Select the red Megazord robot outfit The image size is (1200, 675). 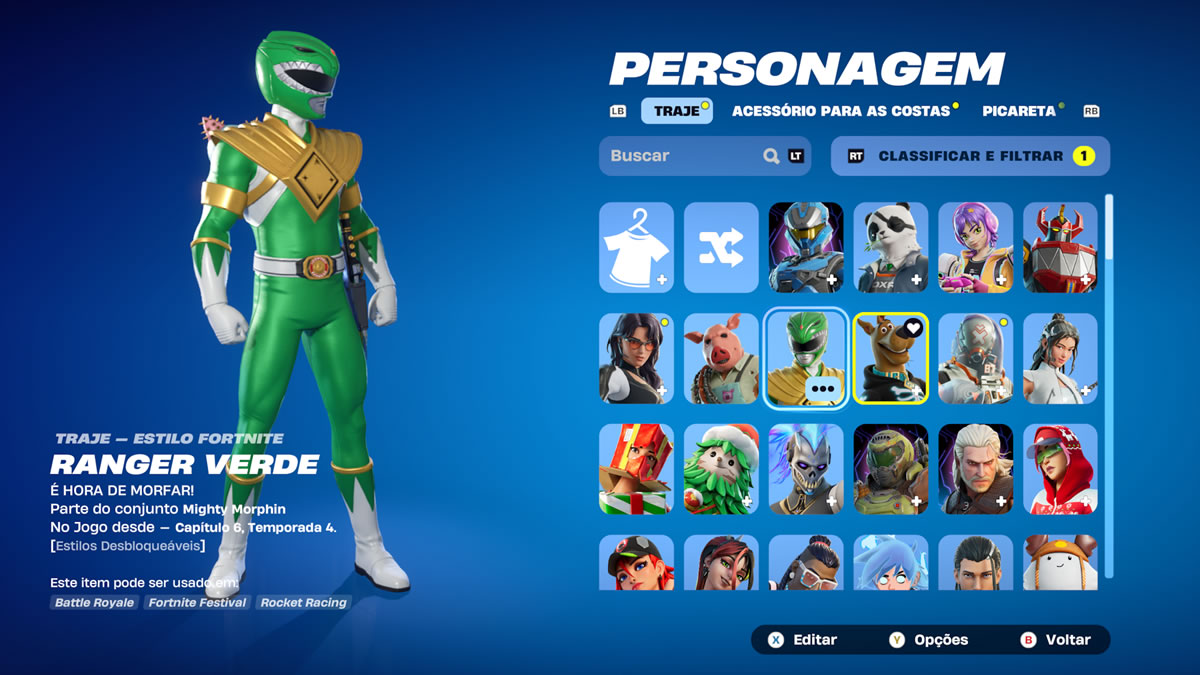click(x=1060, y=247)
